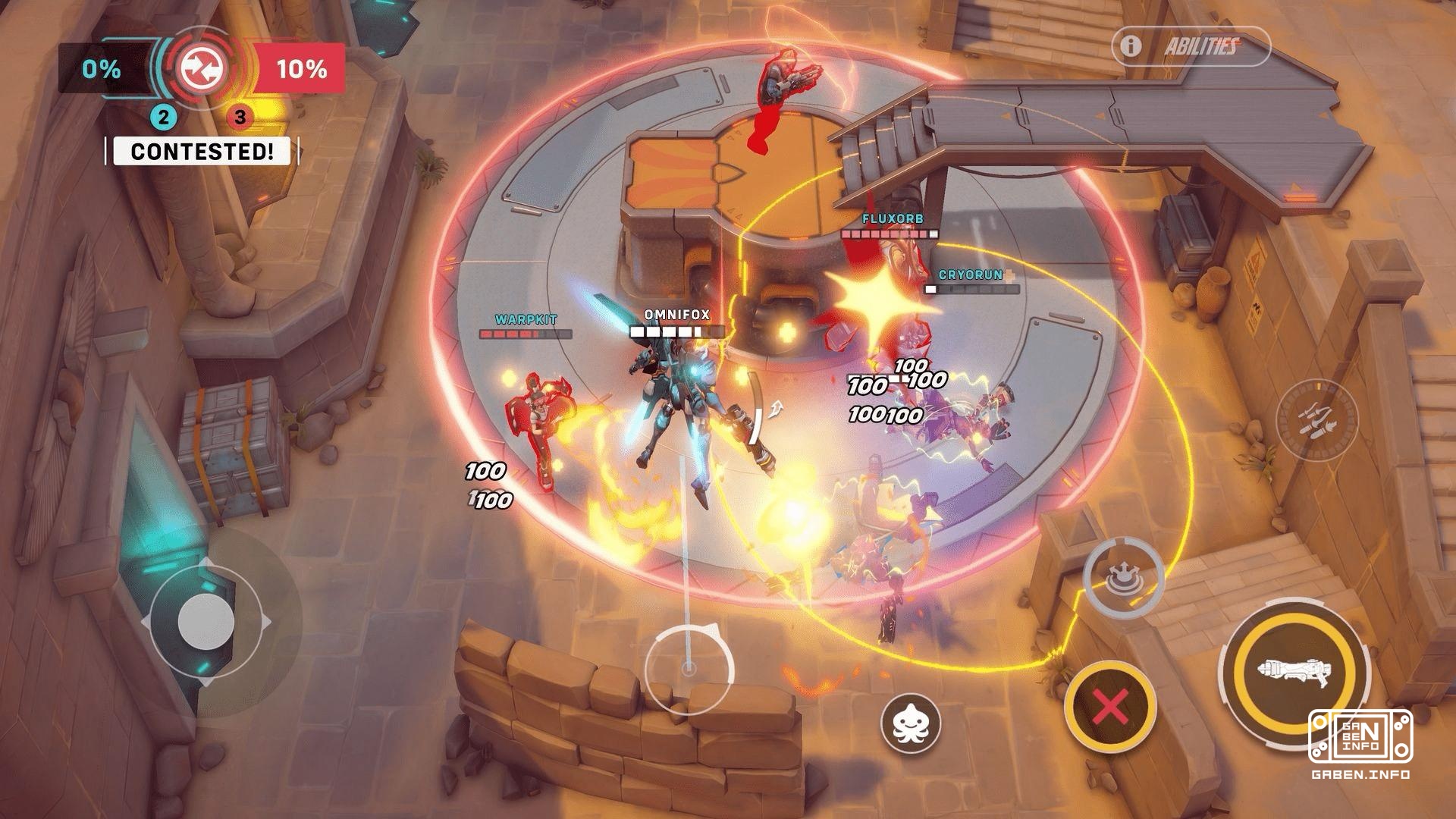The image size is (1456, 819).
Task: Tap the info icon next to ABILITIES
Action: pos(1129,45)
